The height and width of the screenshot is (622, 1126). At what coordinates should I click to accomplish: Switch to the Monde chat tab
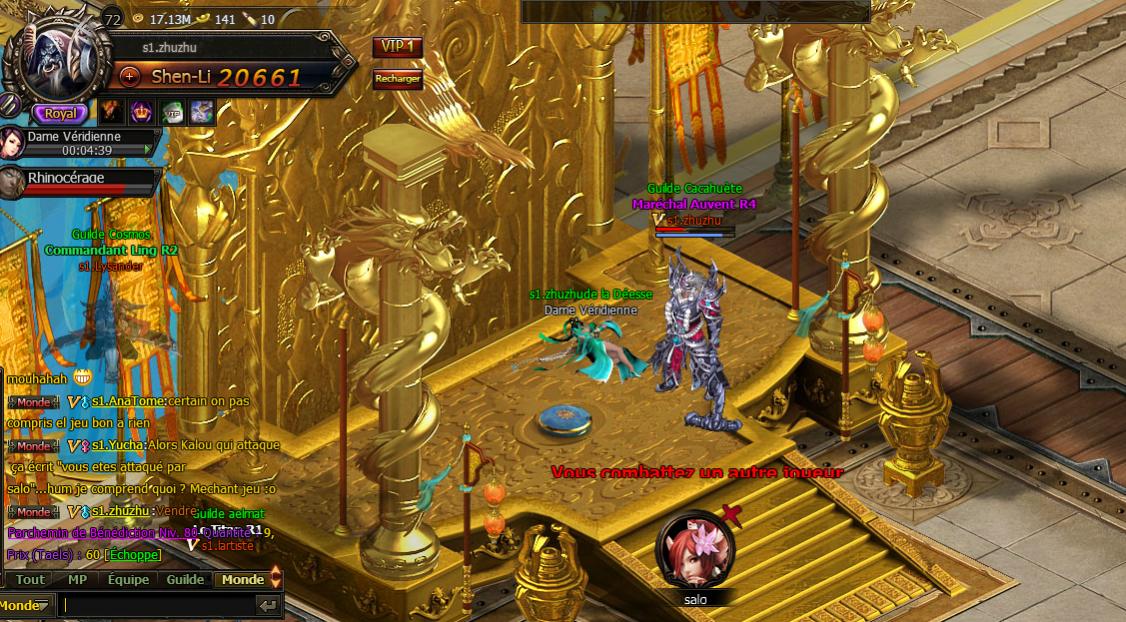[x=243, y=579]
